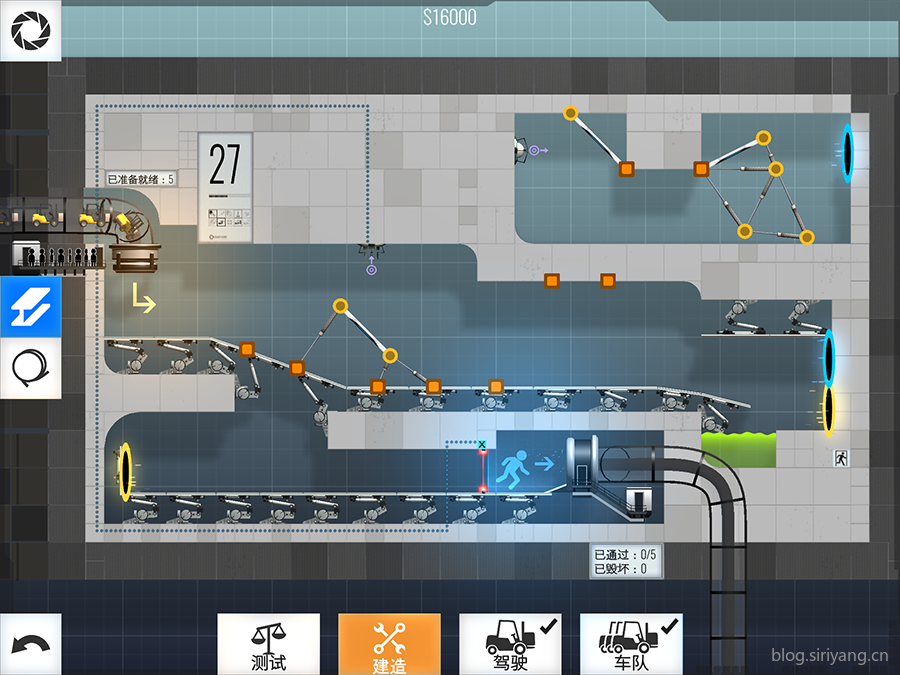Start the 车队 convoy run
This screenshot has height=675, width=900.
631,643
